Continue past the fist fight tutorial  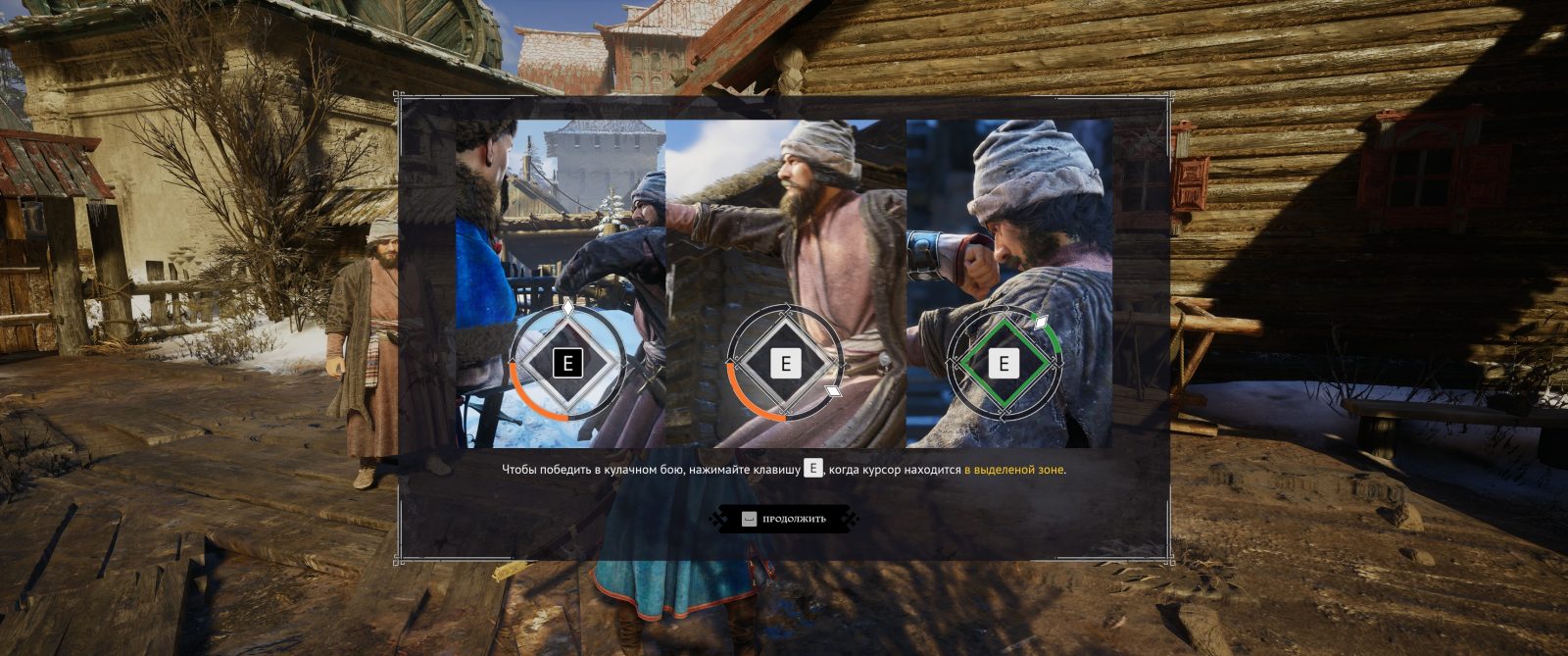[785, 519]
